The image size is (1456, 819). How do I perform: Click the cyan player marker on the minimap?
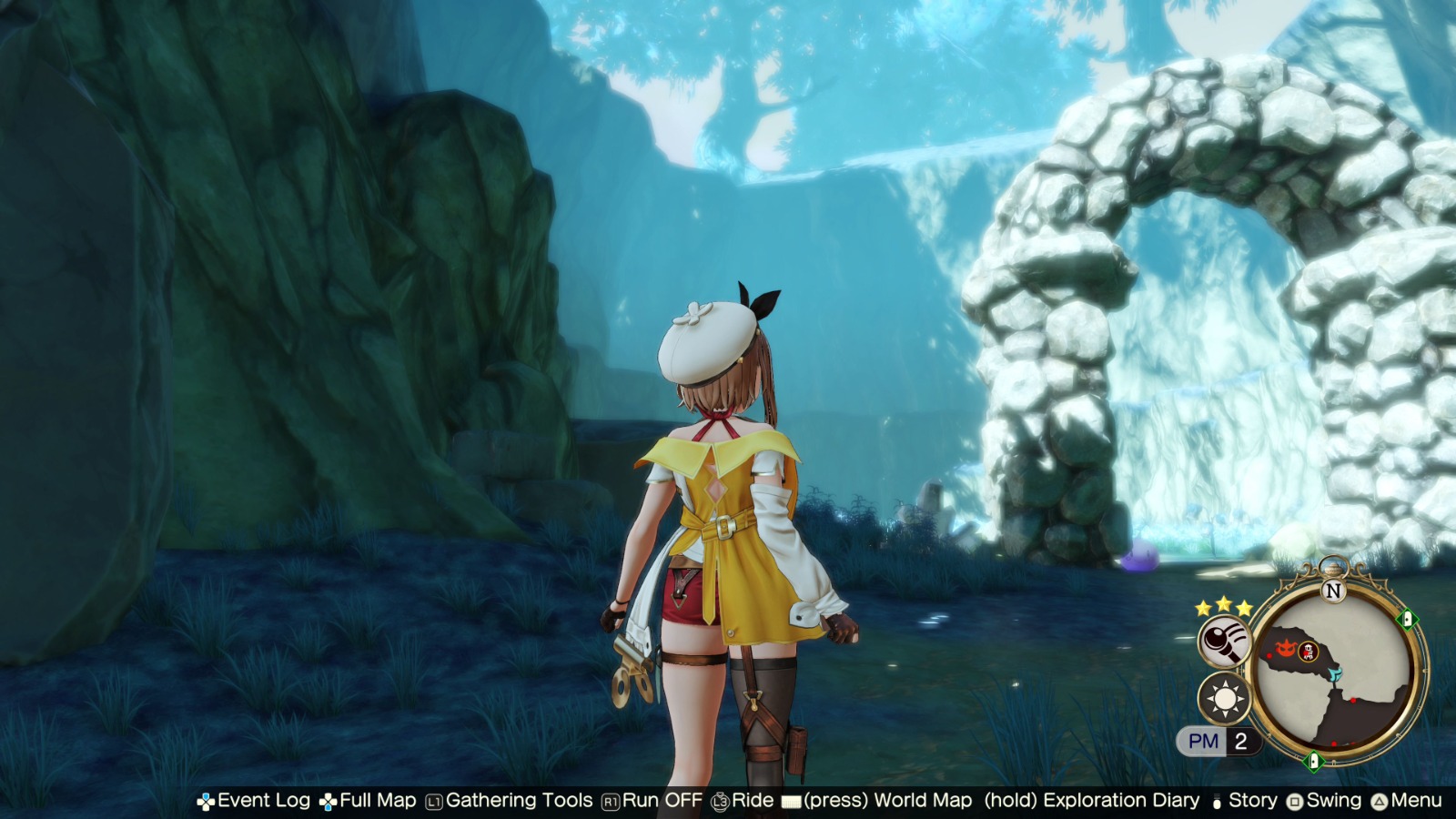click(1336, 673)
